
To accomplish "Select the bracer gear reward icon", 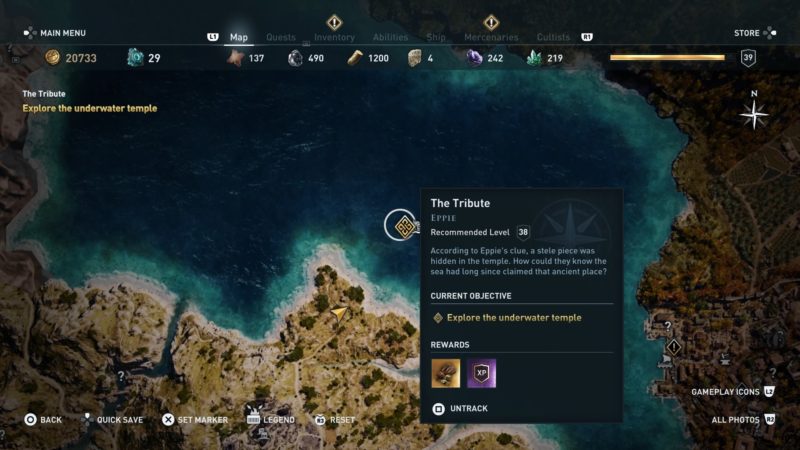I will (x=446, y=373).
